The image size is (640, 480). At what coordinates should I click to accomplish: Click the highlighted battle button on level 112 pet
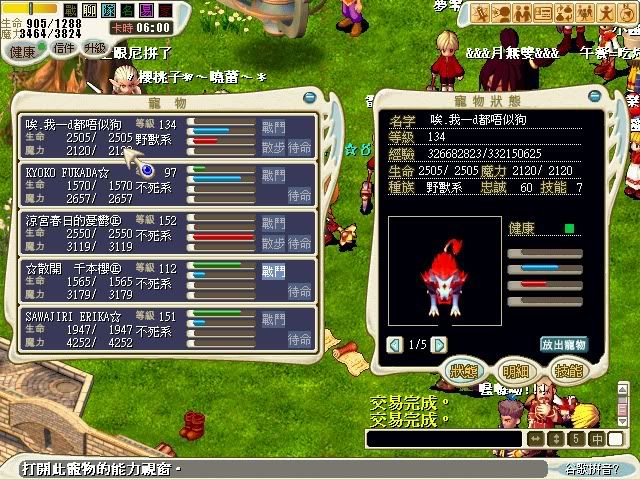(x=273, y=270)
